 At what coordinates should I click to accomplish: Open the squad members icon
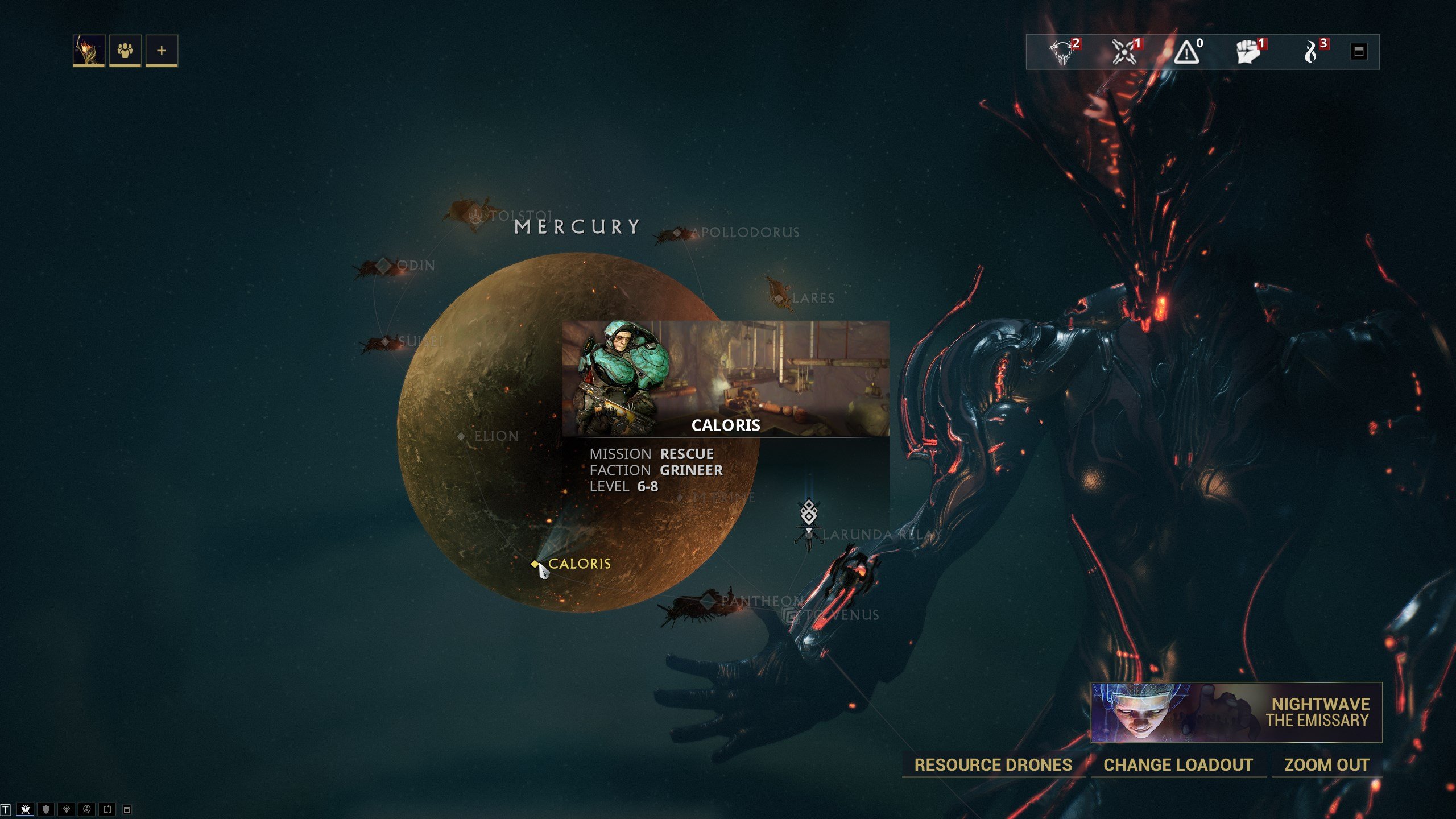coord(125,51)
